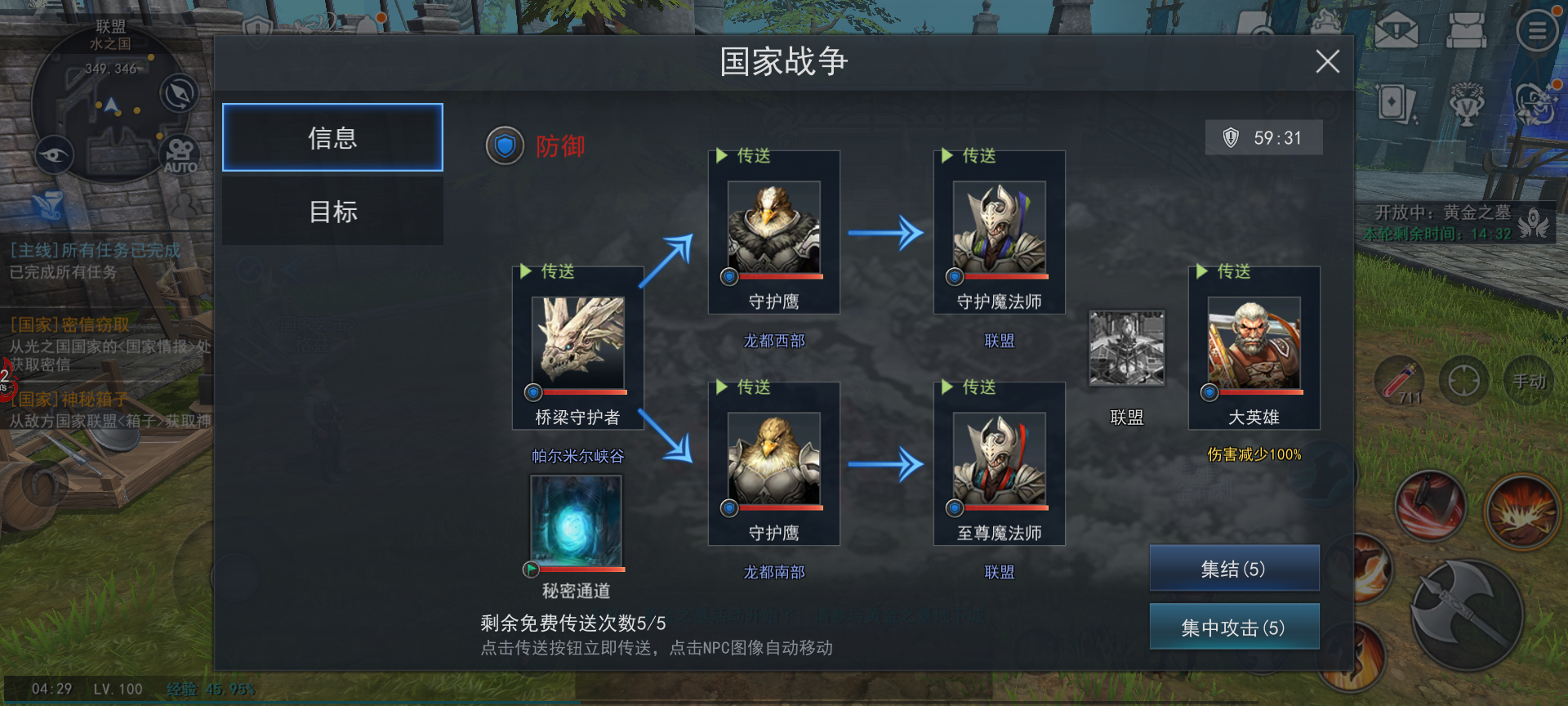This screenshot has width=1568, height=706.
Task: Switch to the 目标 tab
Action: tap(332, 211)
